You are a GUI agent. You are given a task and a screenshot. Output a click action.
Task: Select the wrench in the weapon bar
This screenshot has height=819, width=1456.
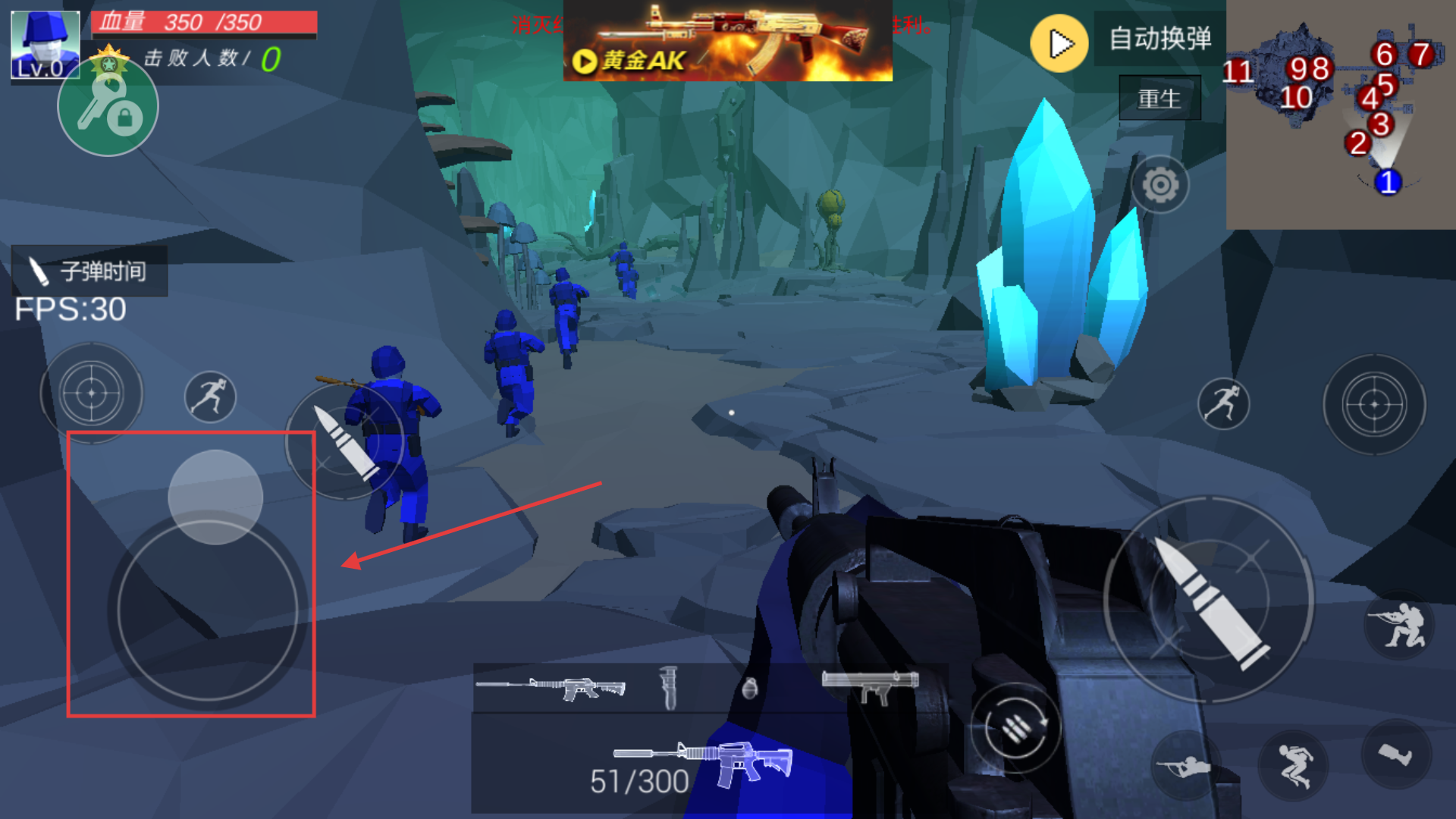(668, 688)
